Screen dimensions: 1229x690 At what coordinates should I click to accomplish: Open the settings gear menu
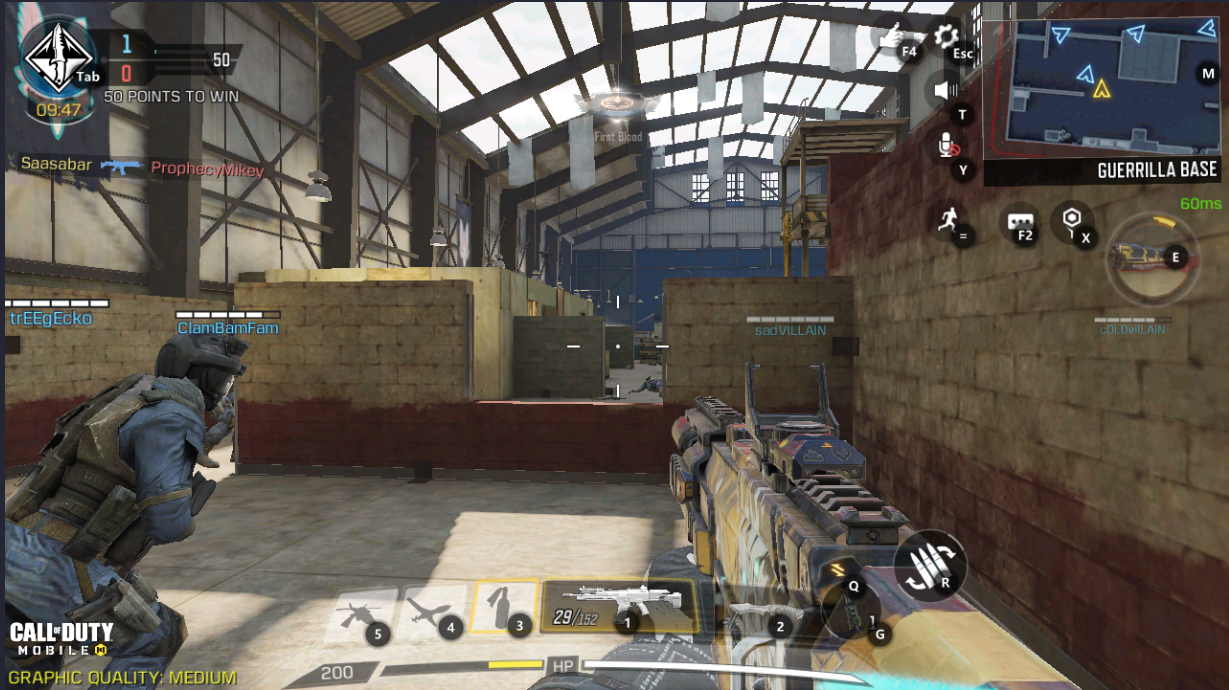[945, 38]
